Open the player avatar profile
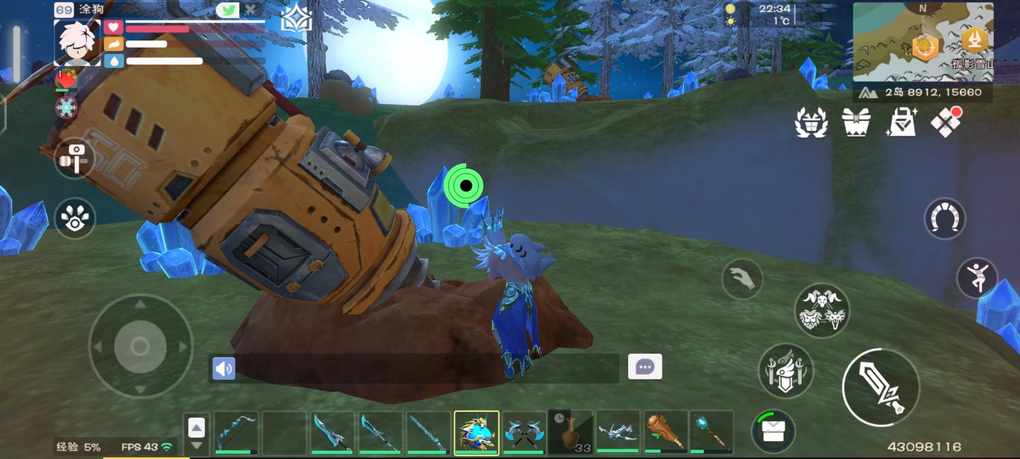 [77, 41]
